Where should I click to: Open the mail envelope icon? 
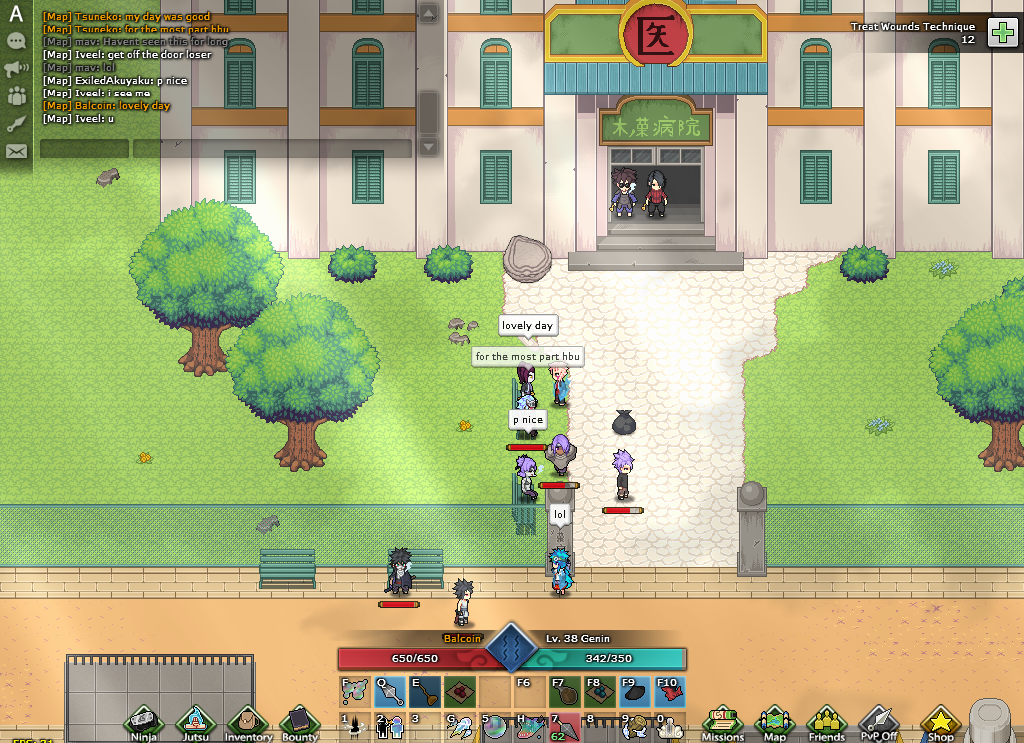pos(16,152)
